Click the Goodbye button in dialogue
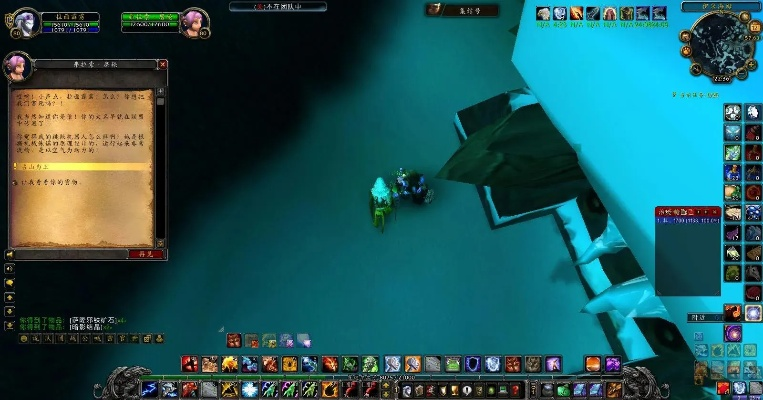 [x=147, y=254]
